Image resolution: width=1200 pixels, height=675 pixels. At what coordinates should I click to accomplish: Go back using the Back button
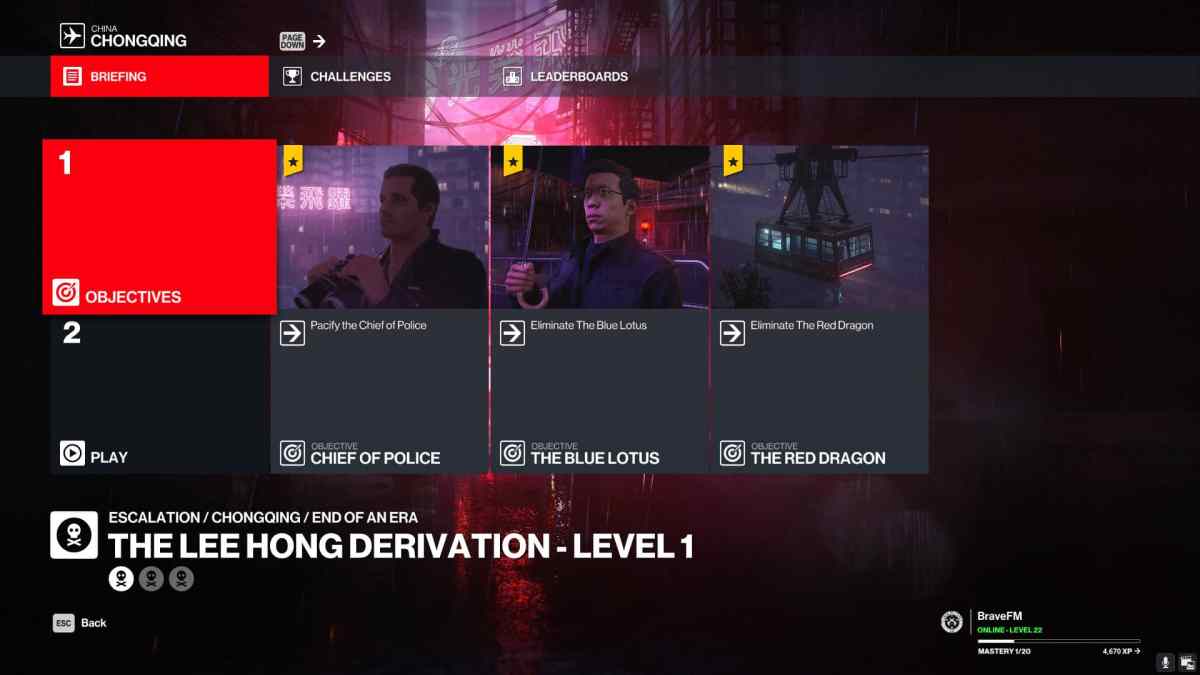click(x=81, y=623)
